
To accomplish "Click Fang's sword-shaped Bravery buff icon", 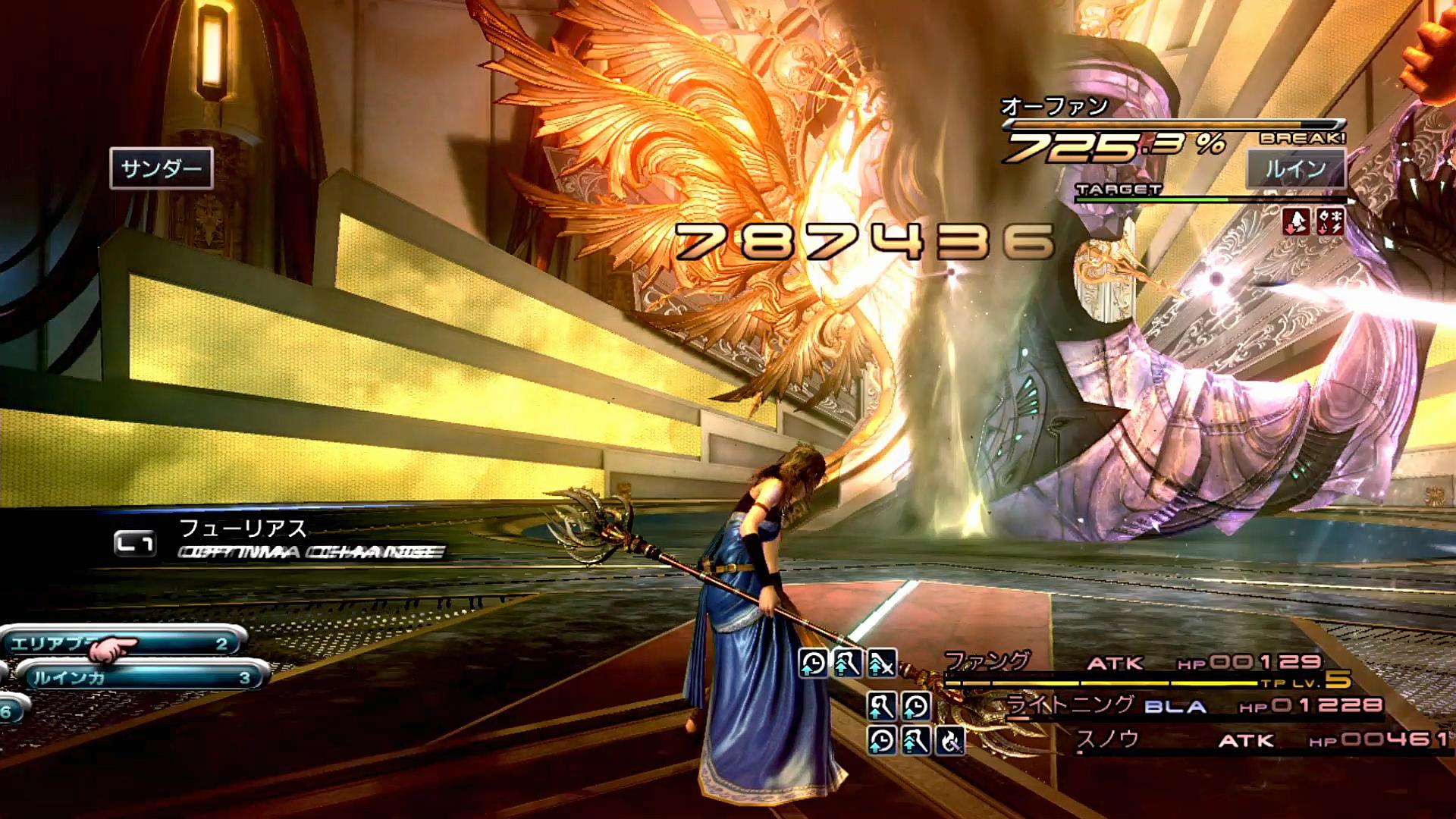I will 882,664.
